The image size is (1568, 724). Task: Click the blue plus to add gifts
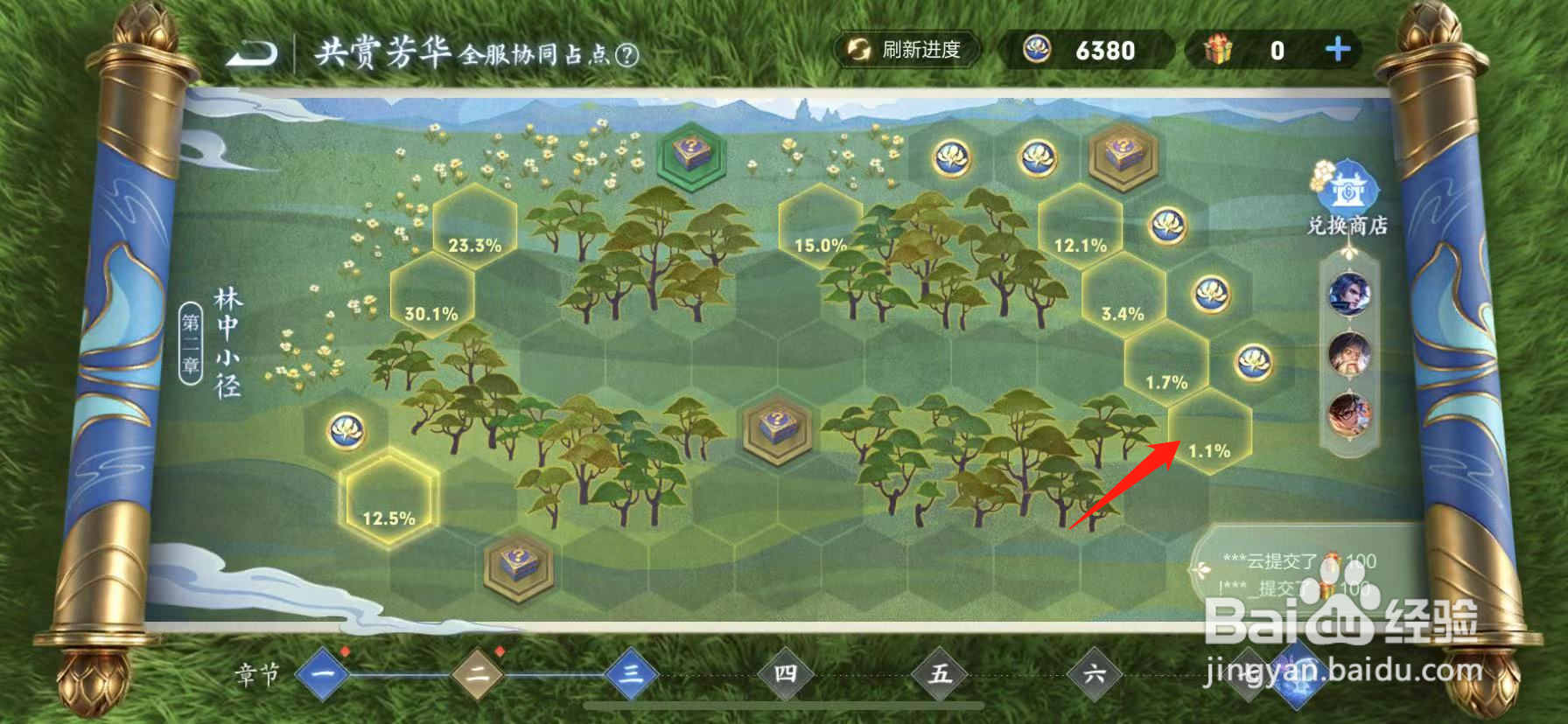point(1336,51)
